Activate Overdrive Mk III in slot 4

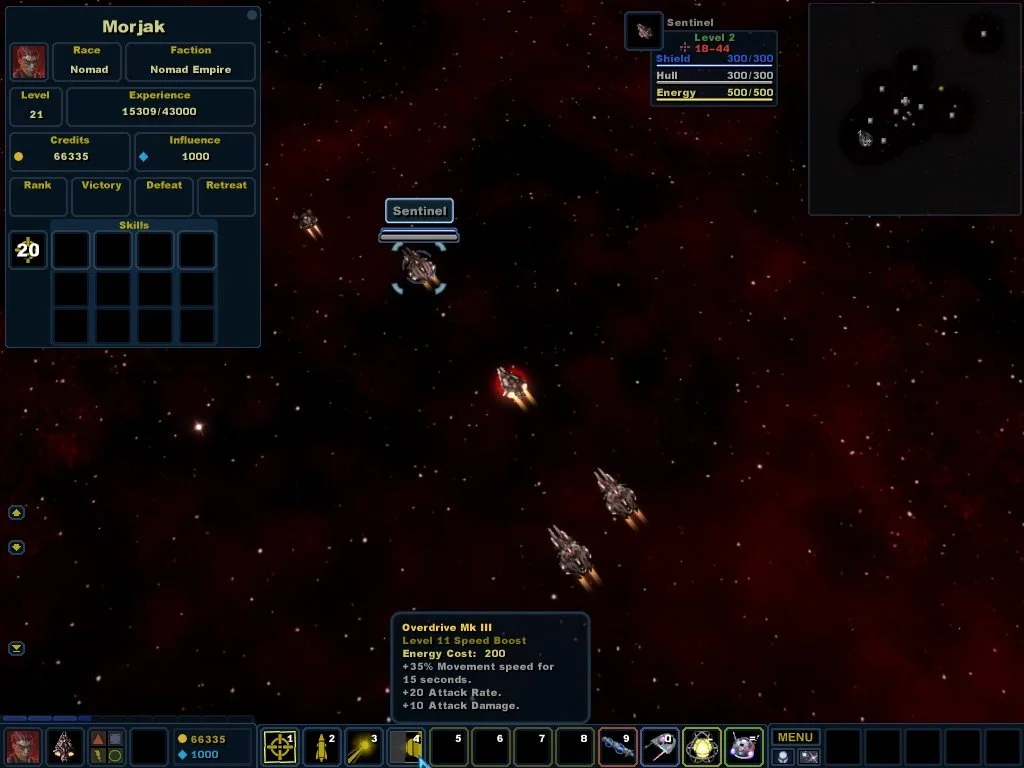405,747
